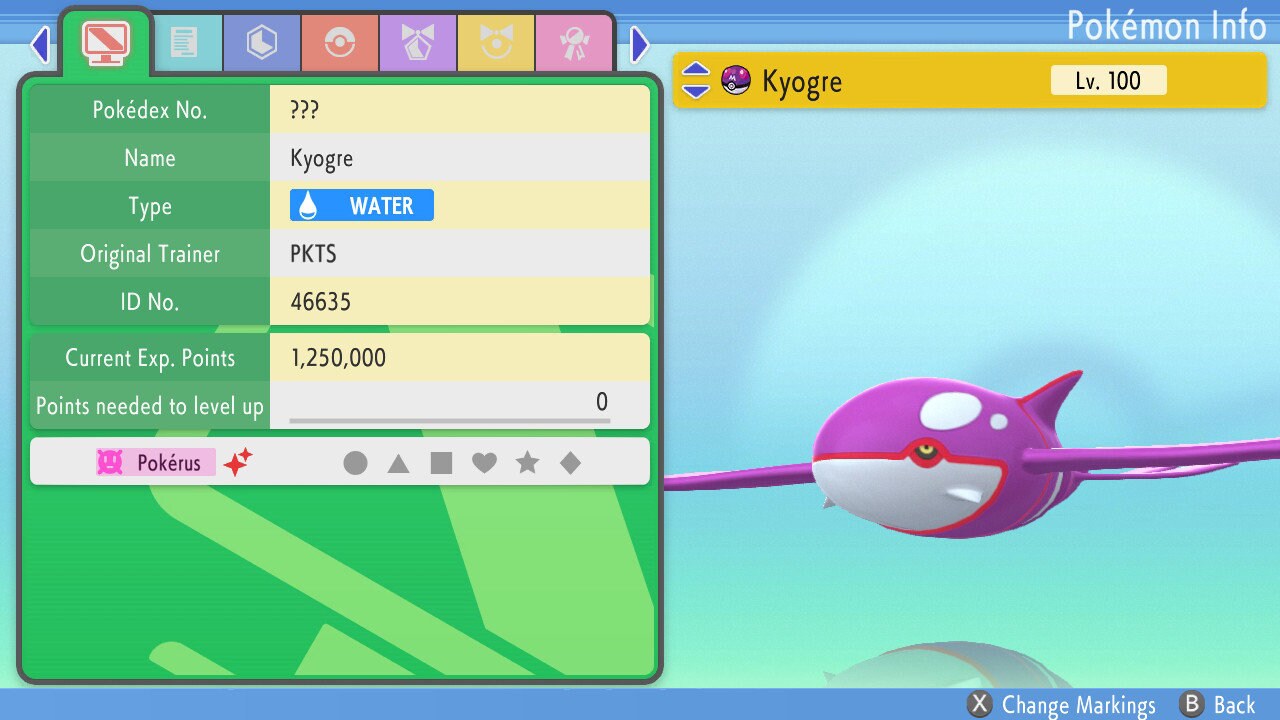Switch to the yellow bow and ball tab

click(x=496, y=42)
